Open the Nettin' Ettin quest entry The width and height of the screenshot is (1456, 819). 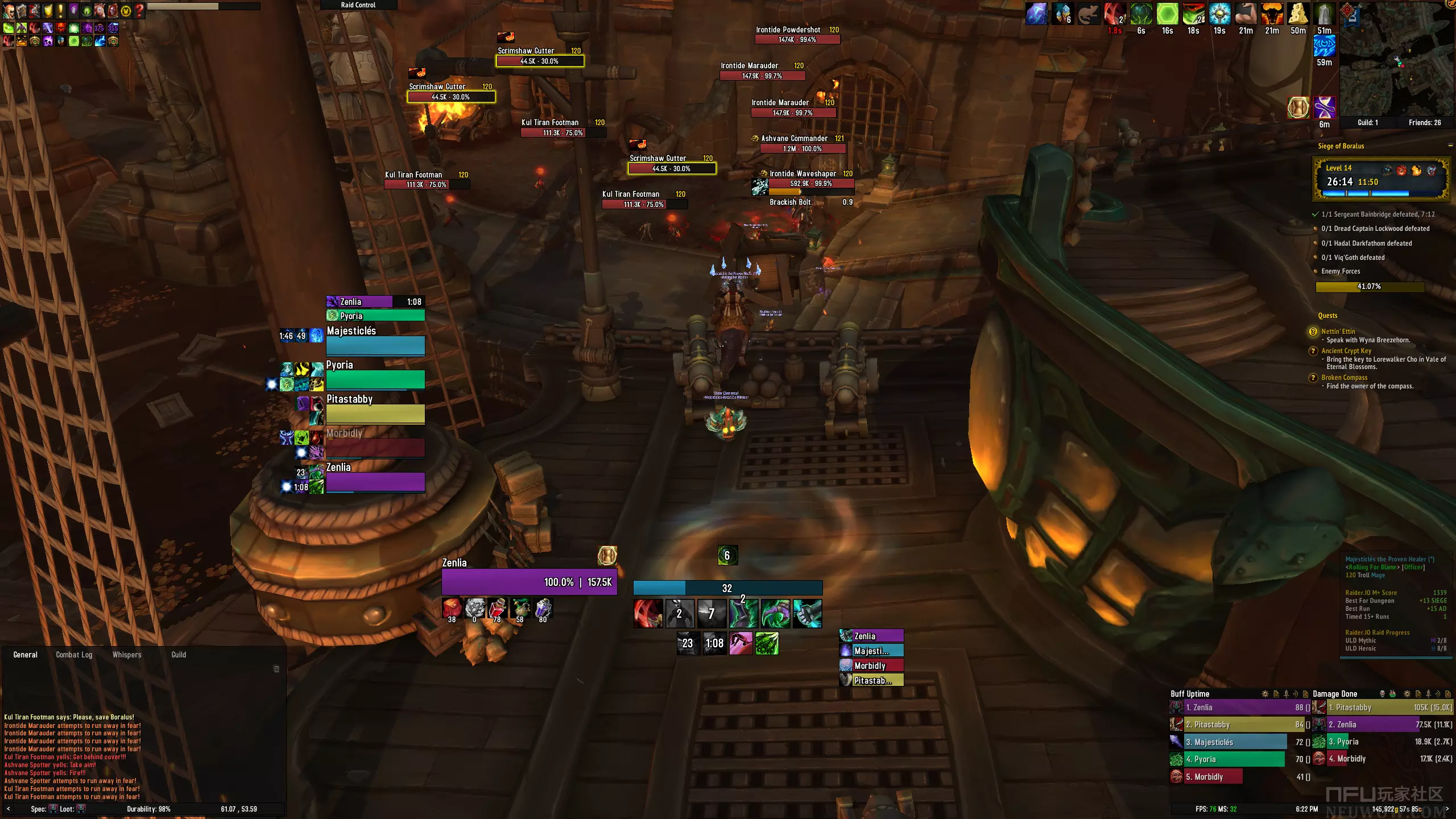coord(1338,332)
